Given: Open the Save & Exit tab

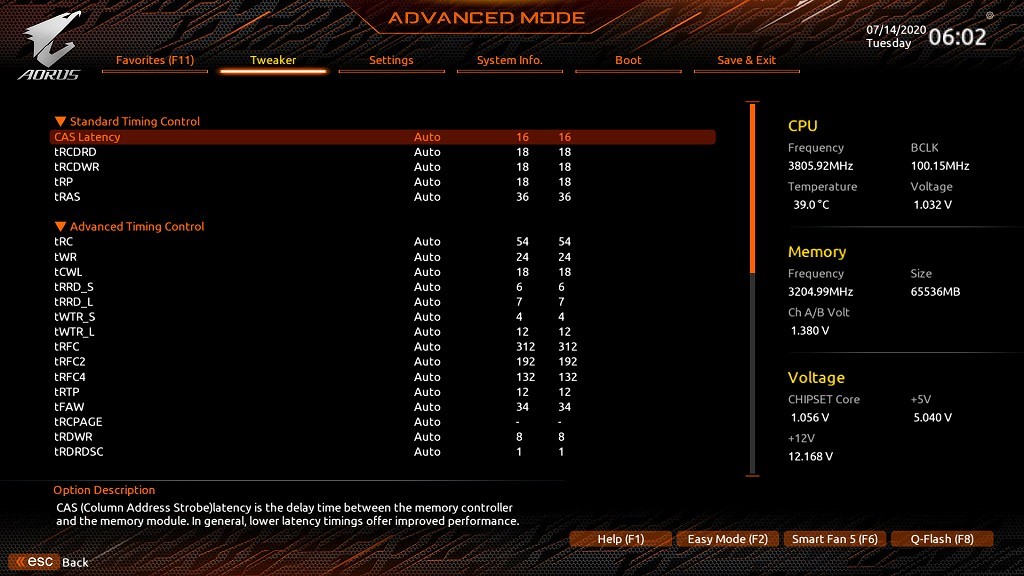Looking at the screenshot, I should click(746, 60).
